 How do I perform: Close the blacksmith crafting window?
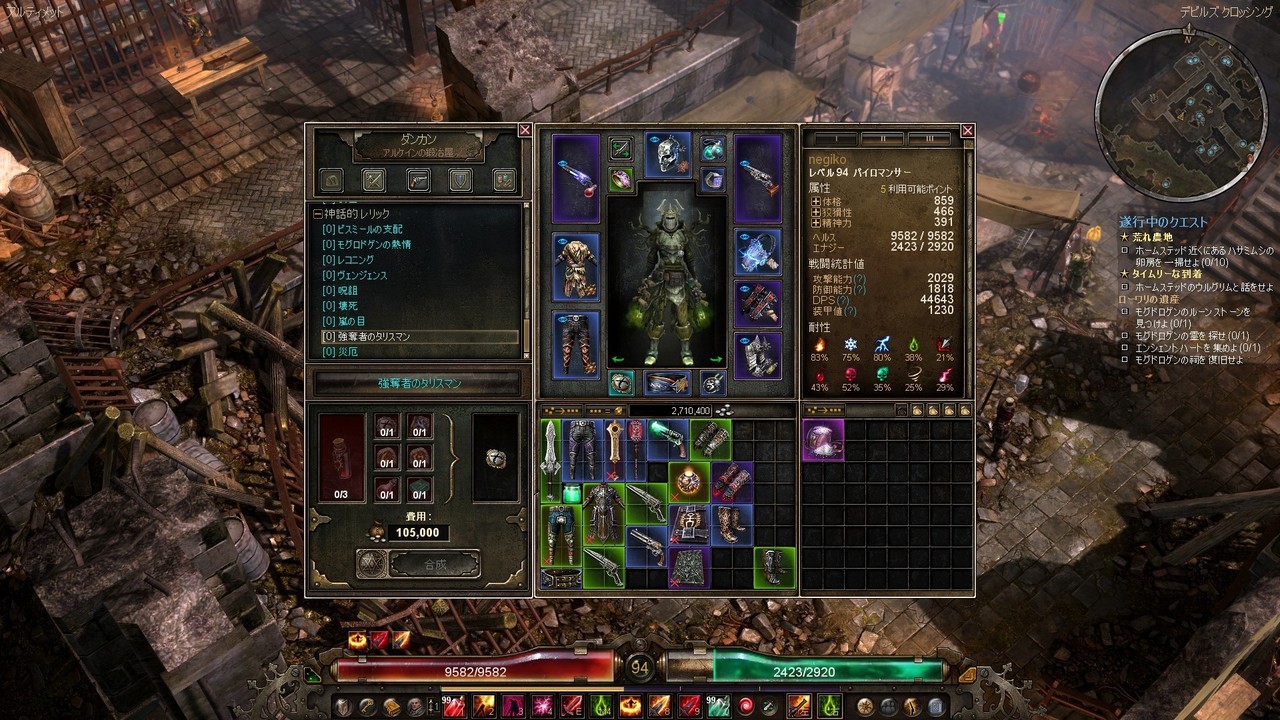coord(525,130)
